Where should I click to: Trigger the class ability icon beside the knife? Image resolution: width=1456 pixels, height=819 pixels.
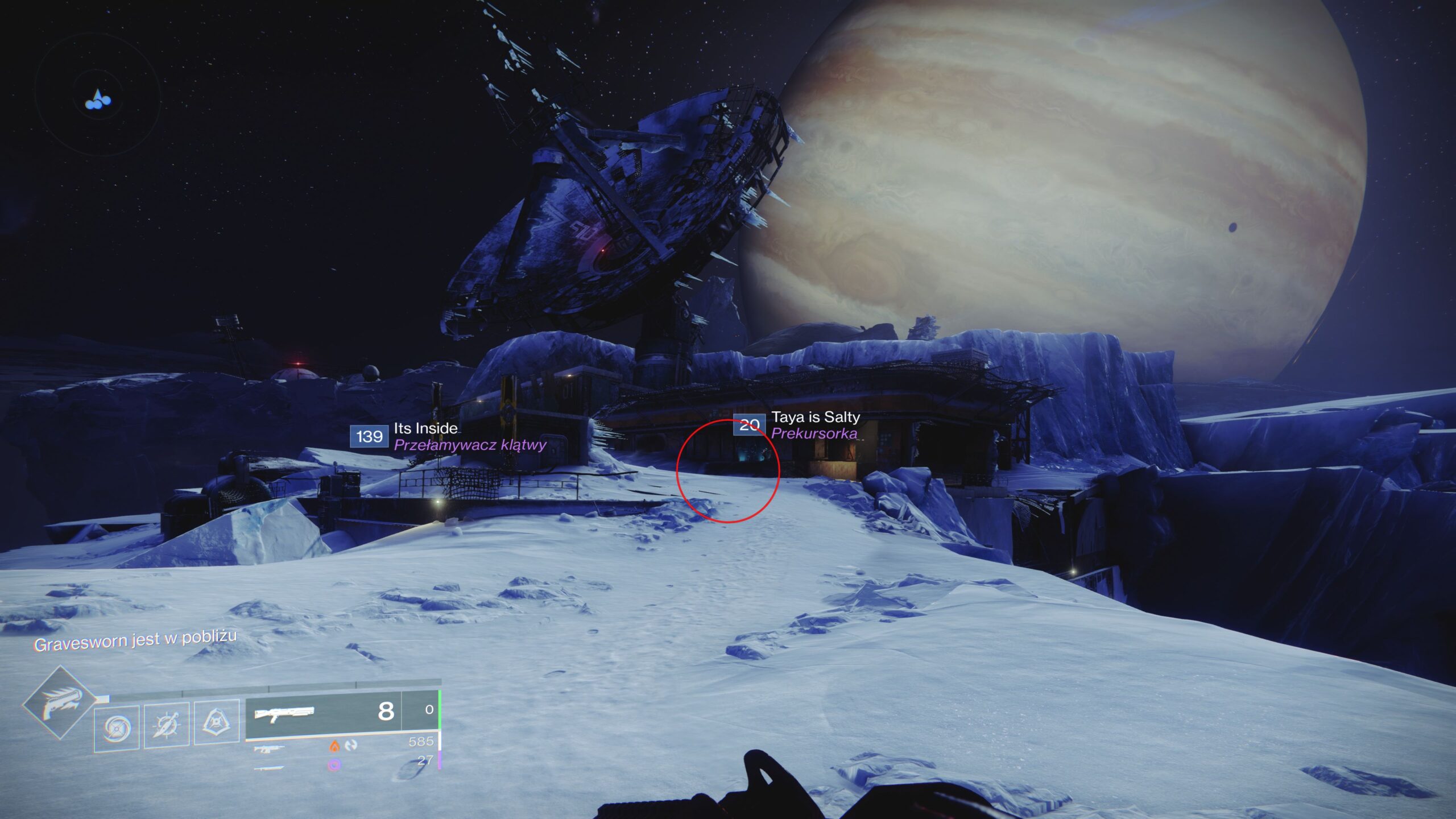tap(217, 721)
